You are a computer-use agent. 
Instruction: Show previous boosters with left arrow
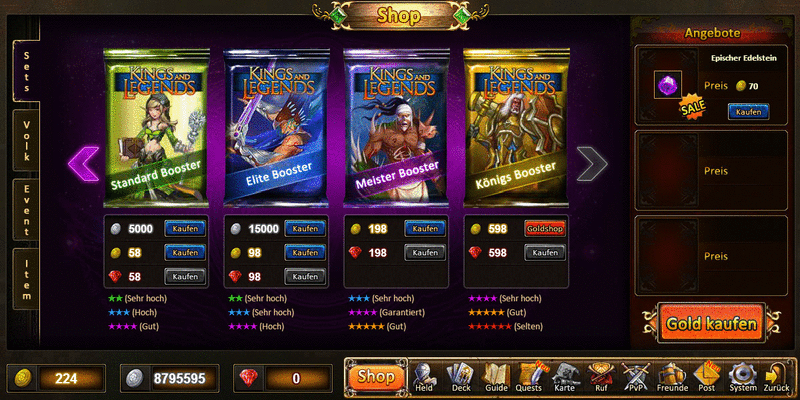(x=83, y=163)
